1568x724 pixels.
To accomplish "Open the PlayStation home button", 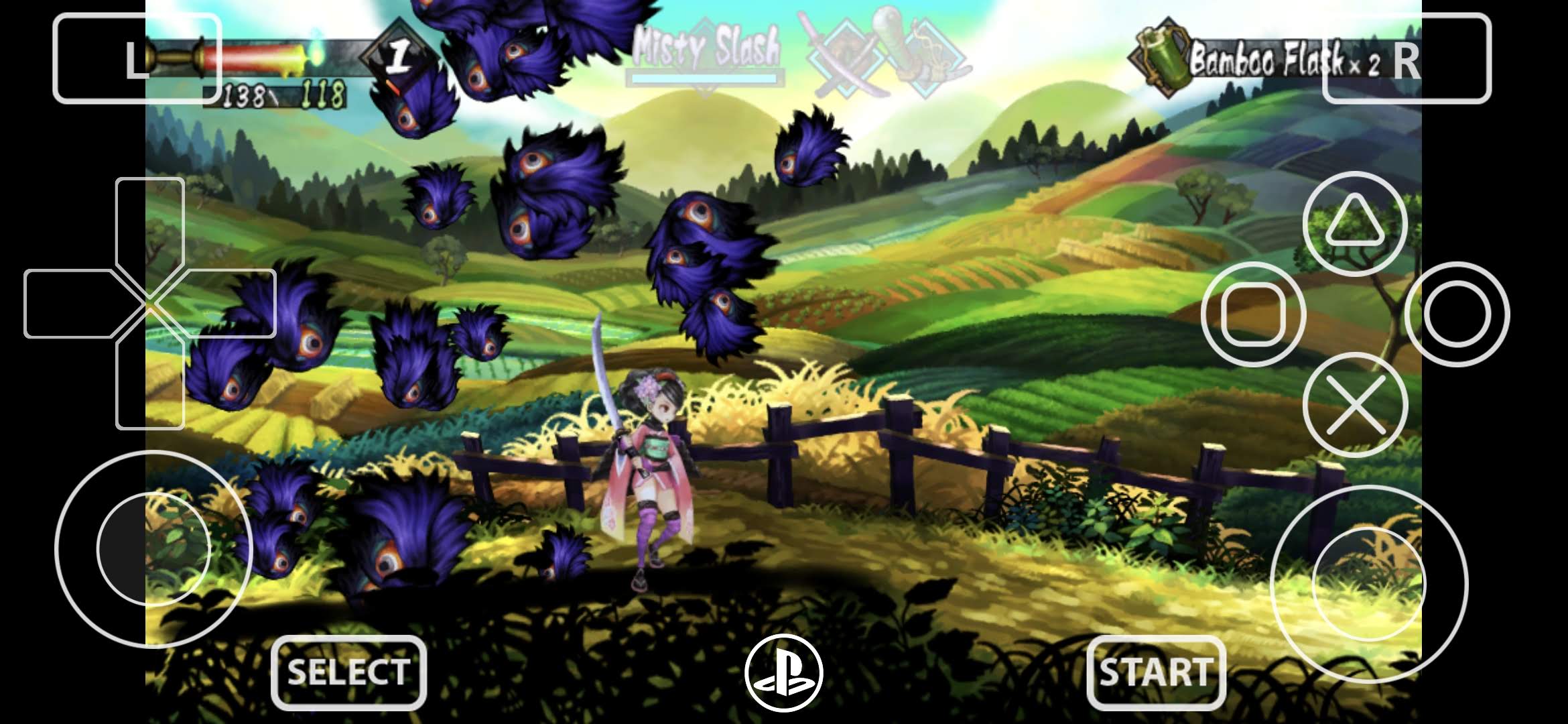I will (783, 673).
